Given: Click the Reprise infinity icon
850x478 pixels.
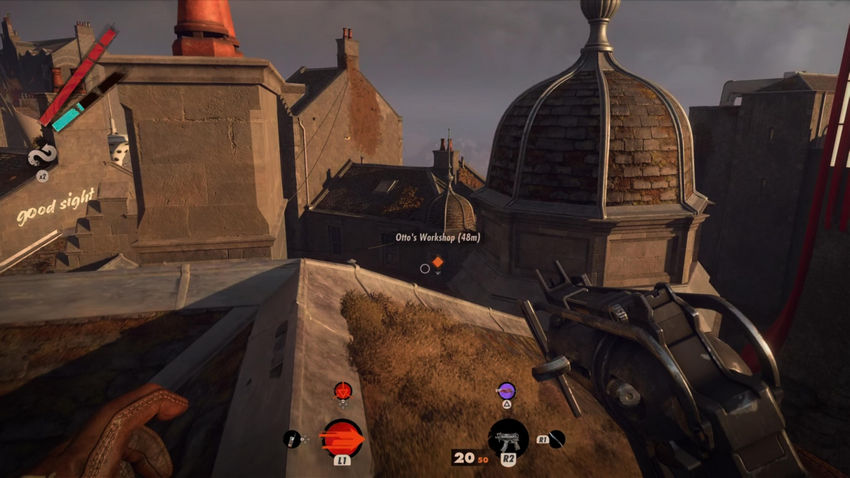Looking at the screenshot, I should (x=42, y=155).
